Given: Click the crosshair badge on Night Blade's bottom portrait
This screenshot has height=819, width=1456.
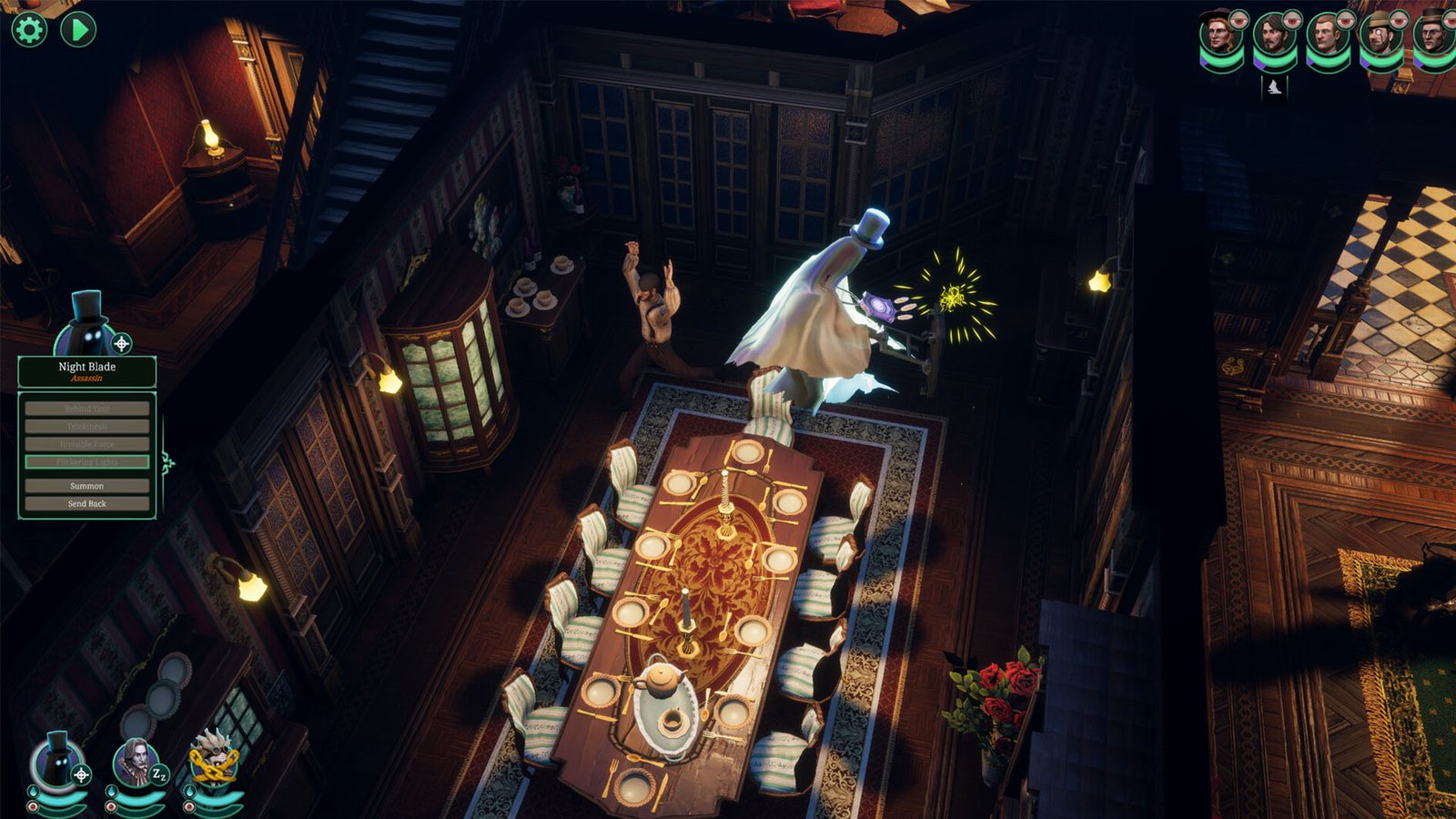Looking at the screenshot, I should tap(84, 774).
